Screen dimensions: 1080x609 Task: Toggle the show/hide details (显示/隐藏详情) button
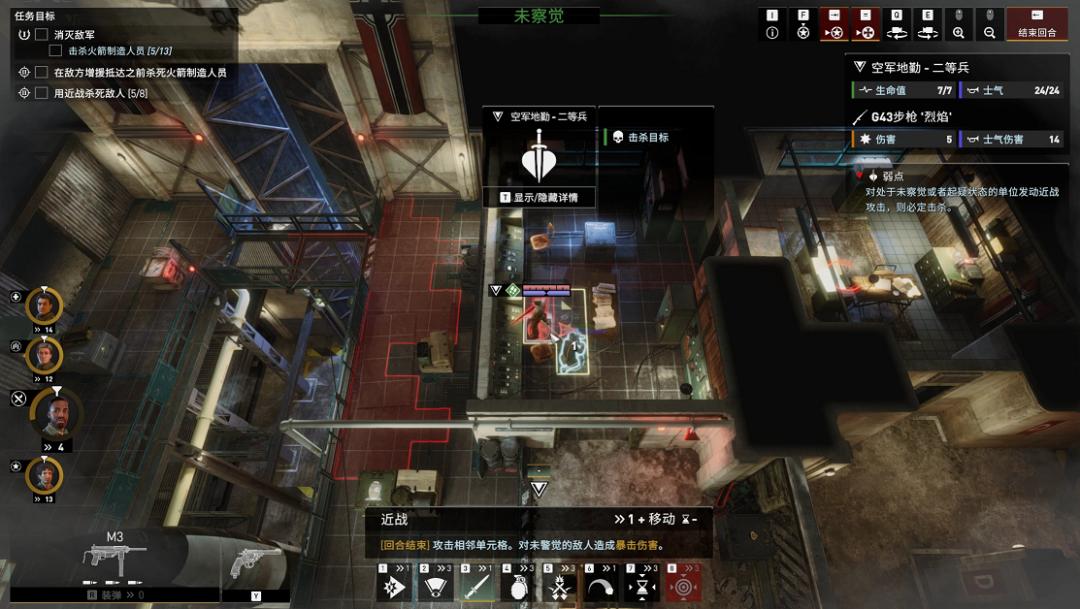pos(539,197)
